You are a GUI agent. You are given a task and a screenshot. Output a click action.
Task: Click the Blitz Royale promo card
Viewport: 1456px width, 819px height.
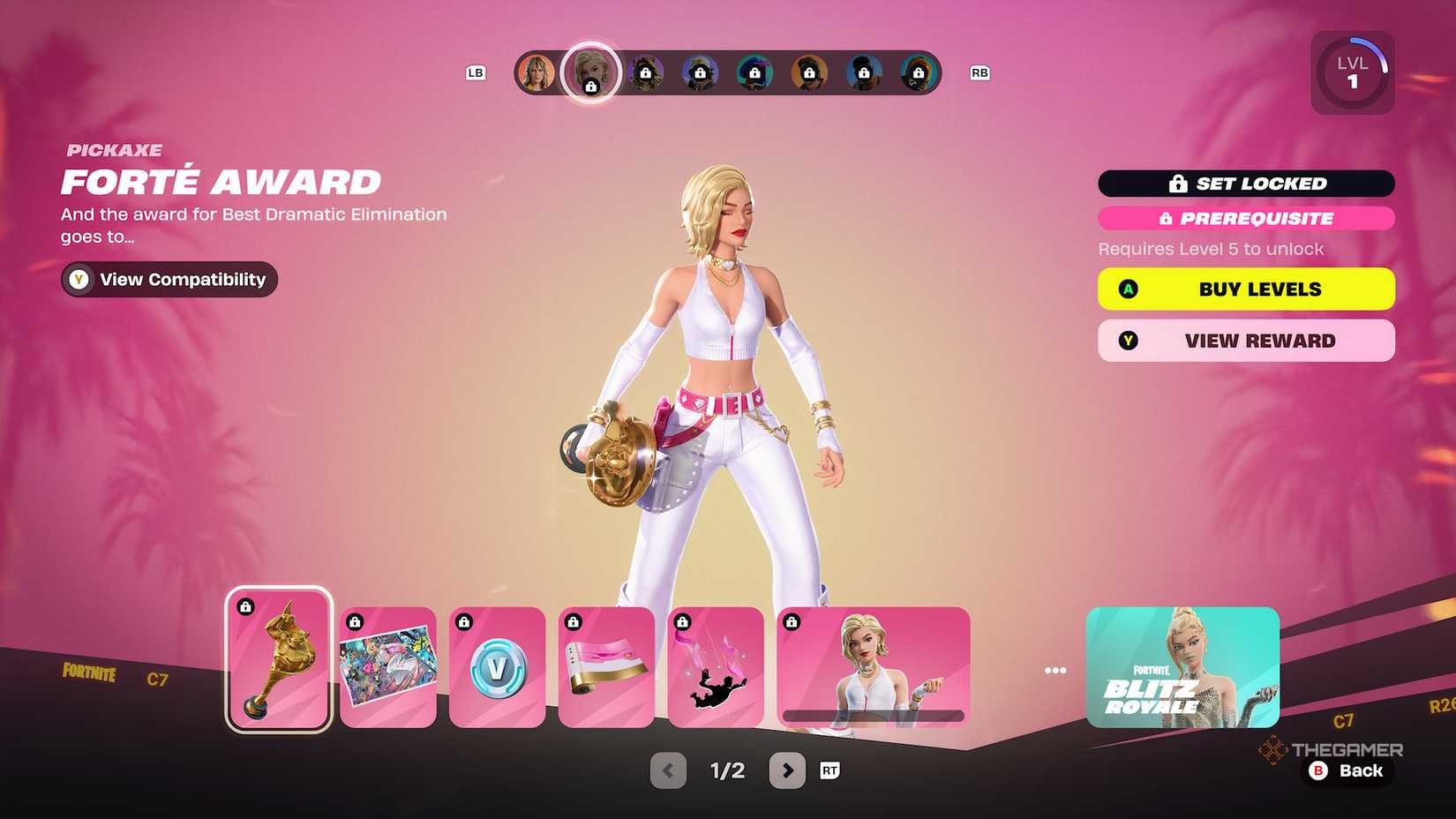(x=1182, y=666)
